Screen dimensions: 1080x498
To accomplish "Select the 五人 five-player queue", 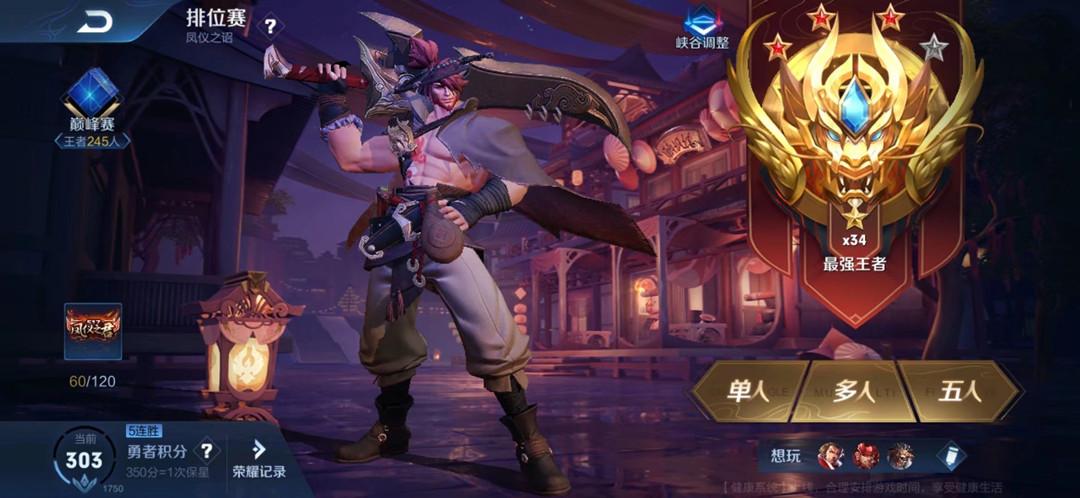I will tap(961, 391).
